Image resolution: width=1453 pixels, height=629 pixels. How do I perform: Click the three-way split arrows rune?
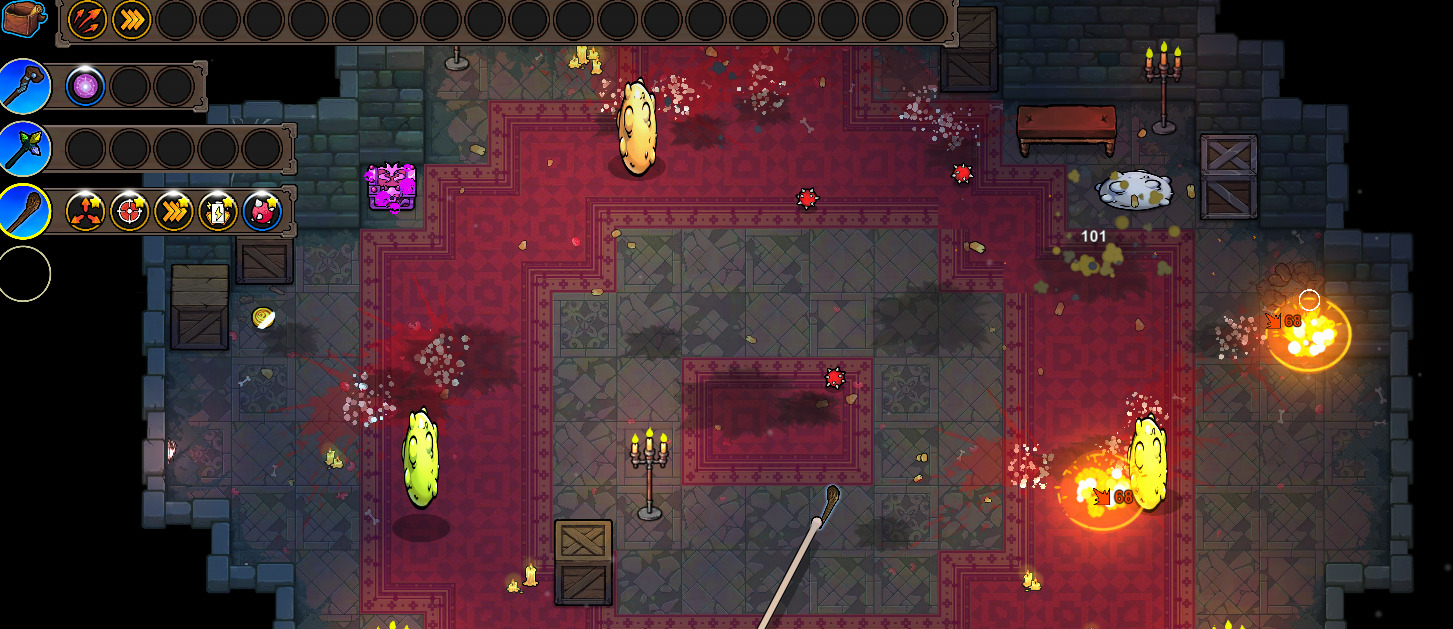click(86, 211)
